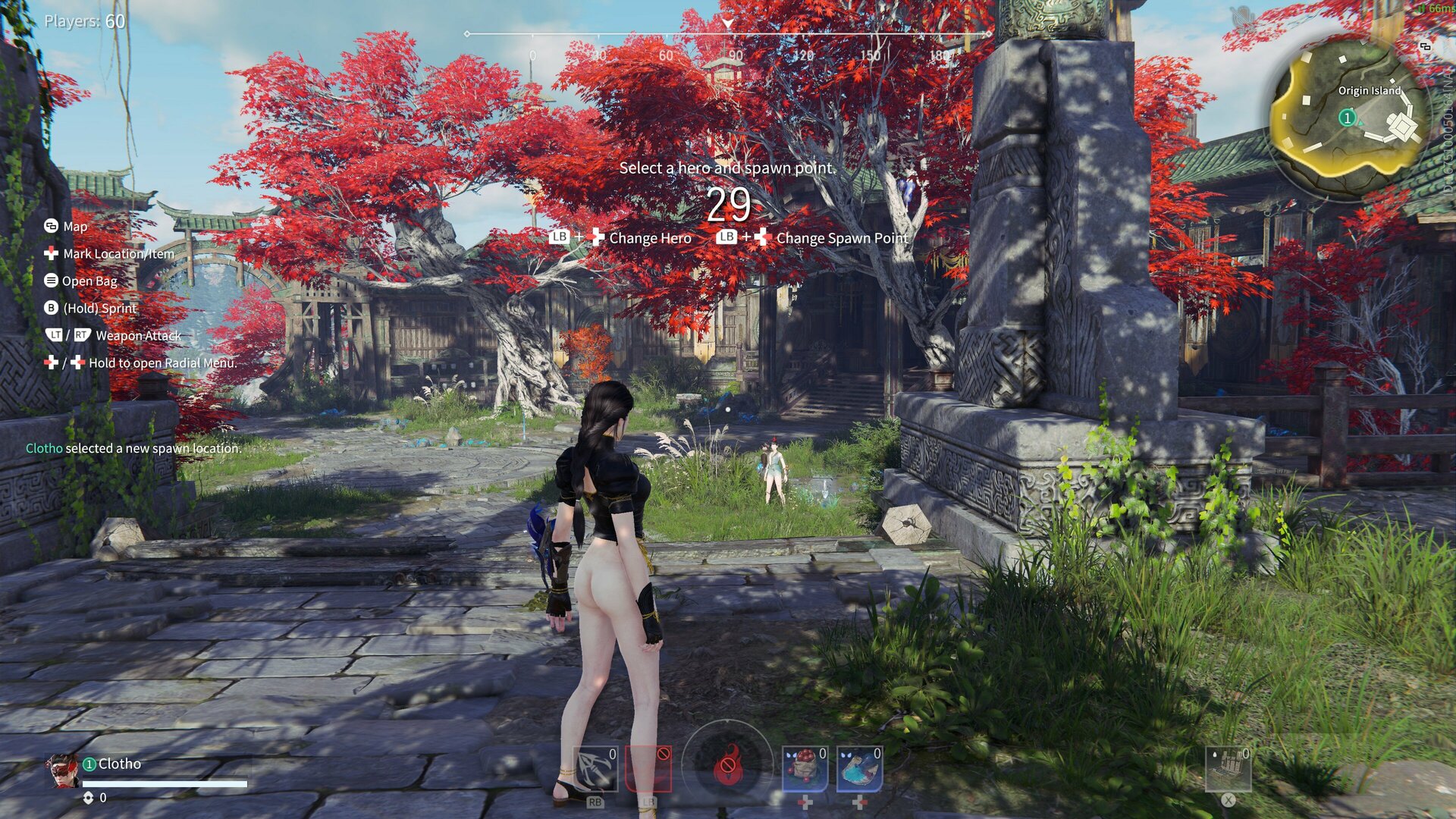Screen dimensions: 1456x819
Task: Select the blue powder armor item slot
Action: [859, 768]
